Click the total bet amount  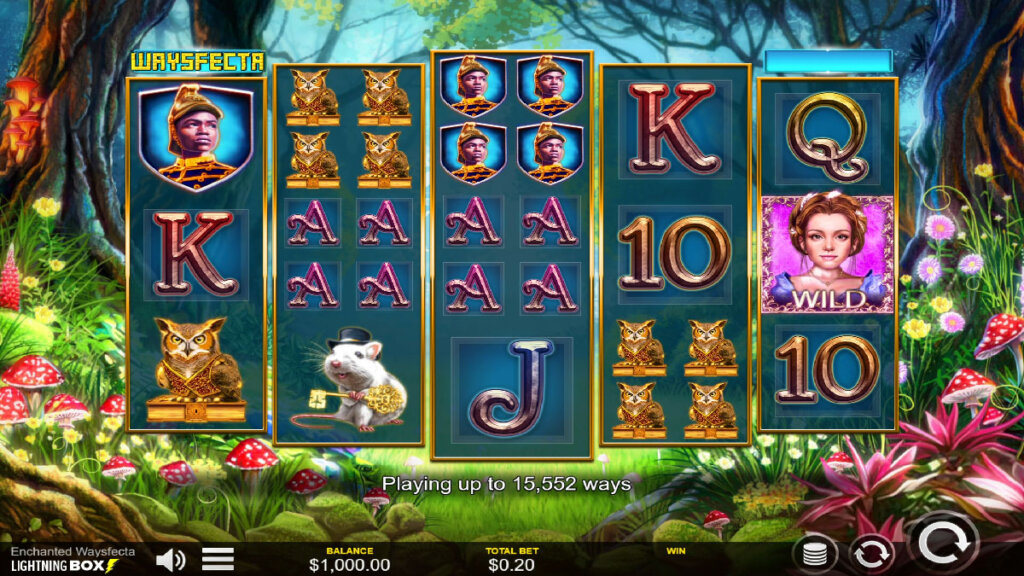coord(510,565)
